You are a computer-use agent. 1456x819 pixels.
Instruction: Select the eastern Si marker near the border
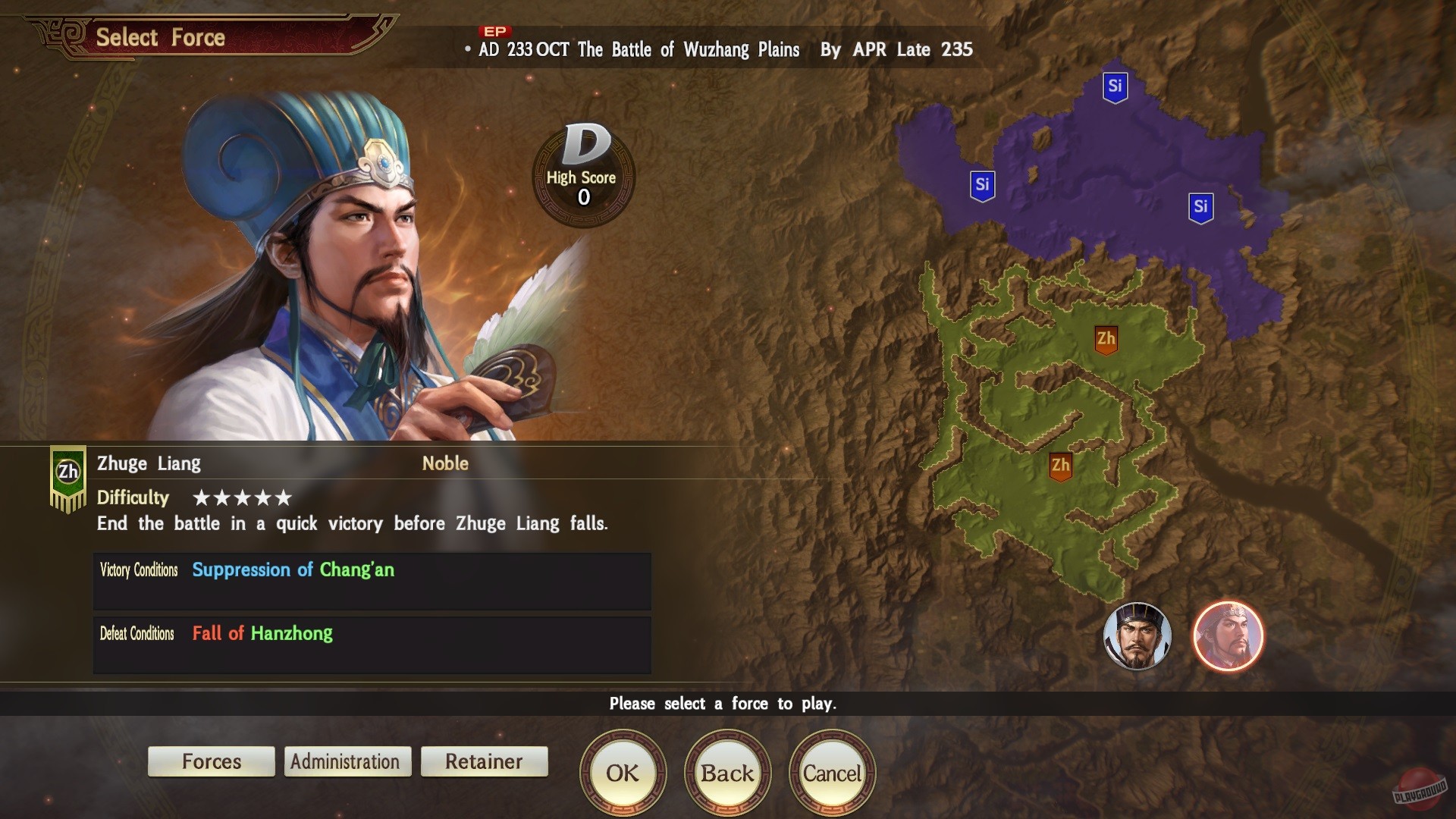tap(1200, 205)
